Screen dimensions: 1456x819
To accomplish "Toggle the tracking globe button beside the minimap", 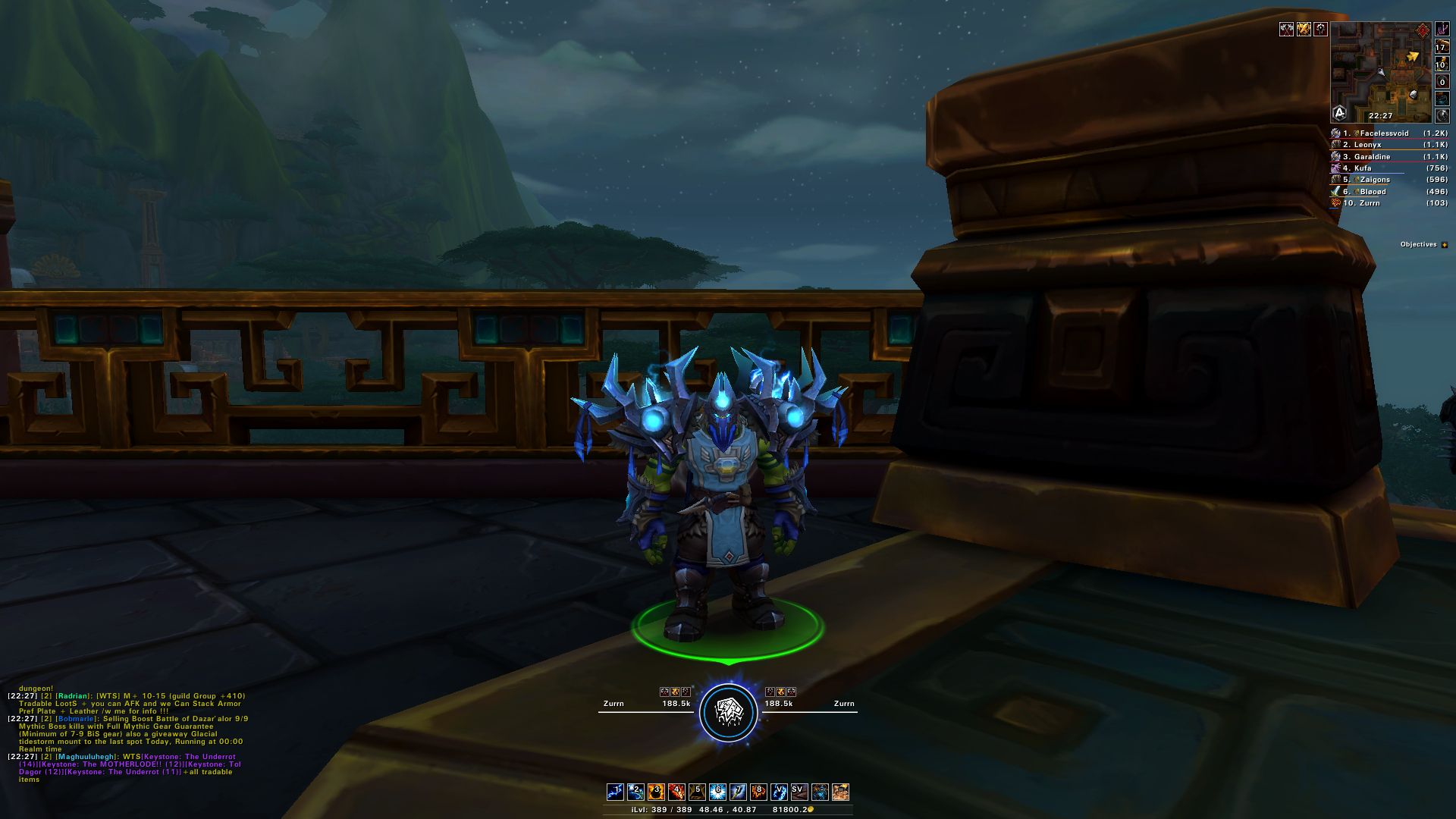I will (1442, 115).
